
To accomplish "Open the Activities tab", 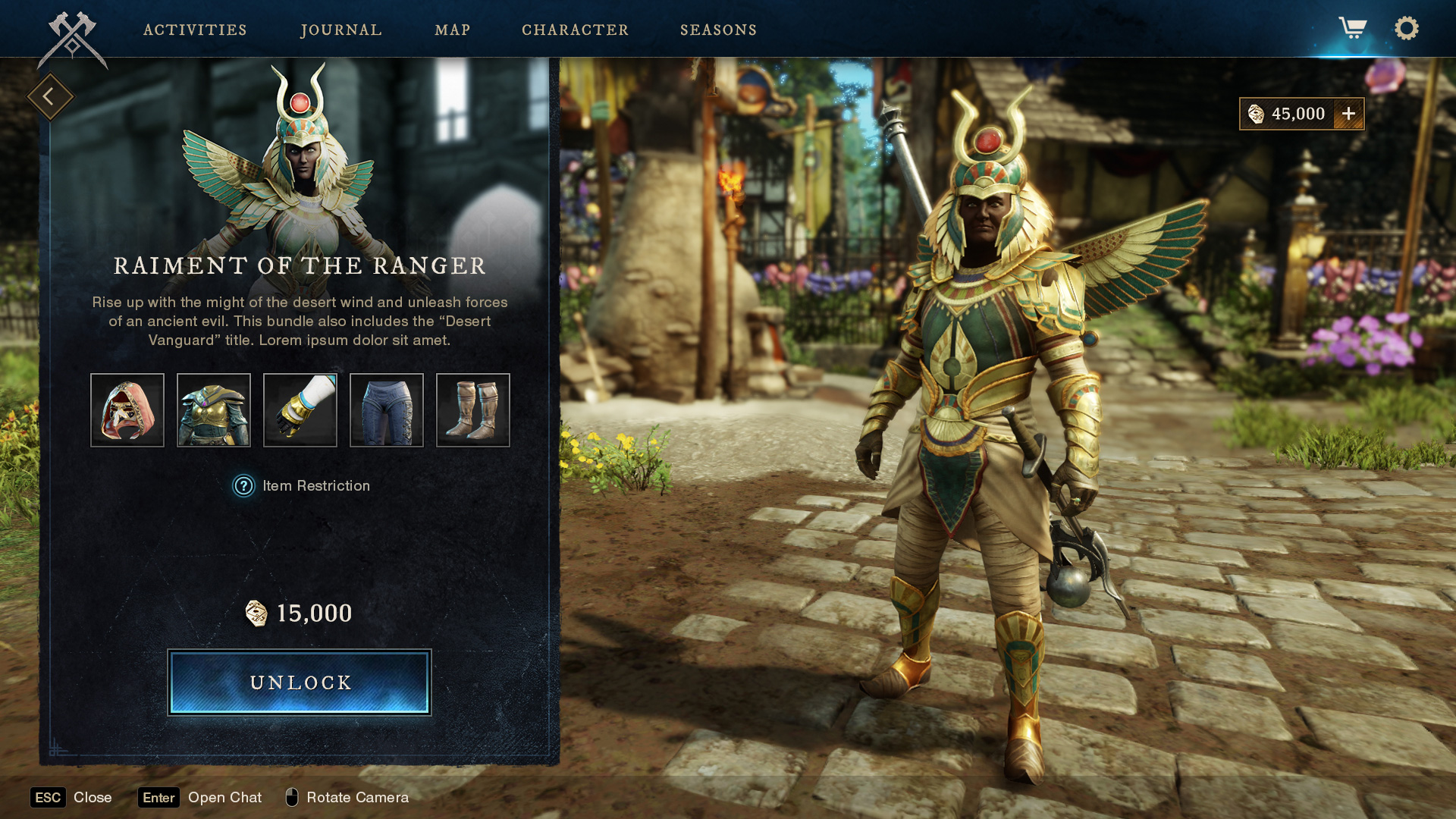I will [x=195, y=30].
